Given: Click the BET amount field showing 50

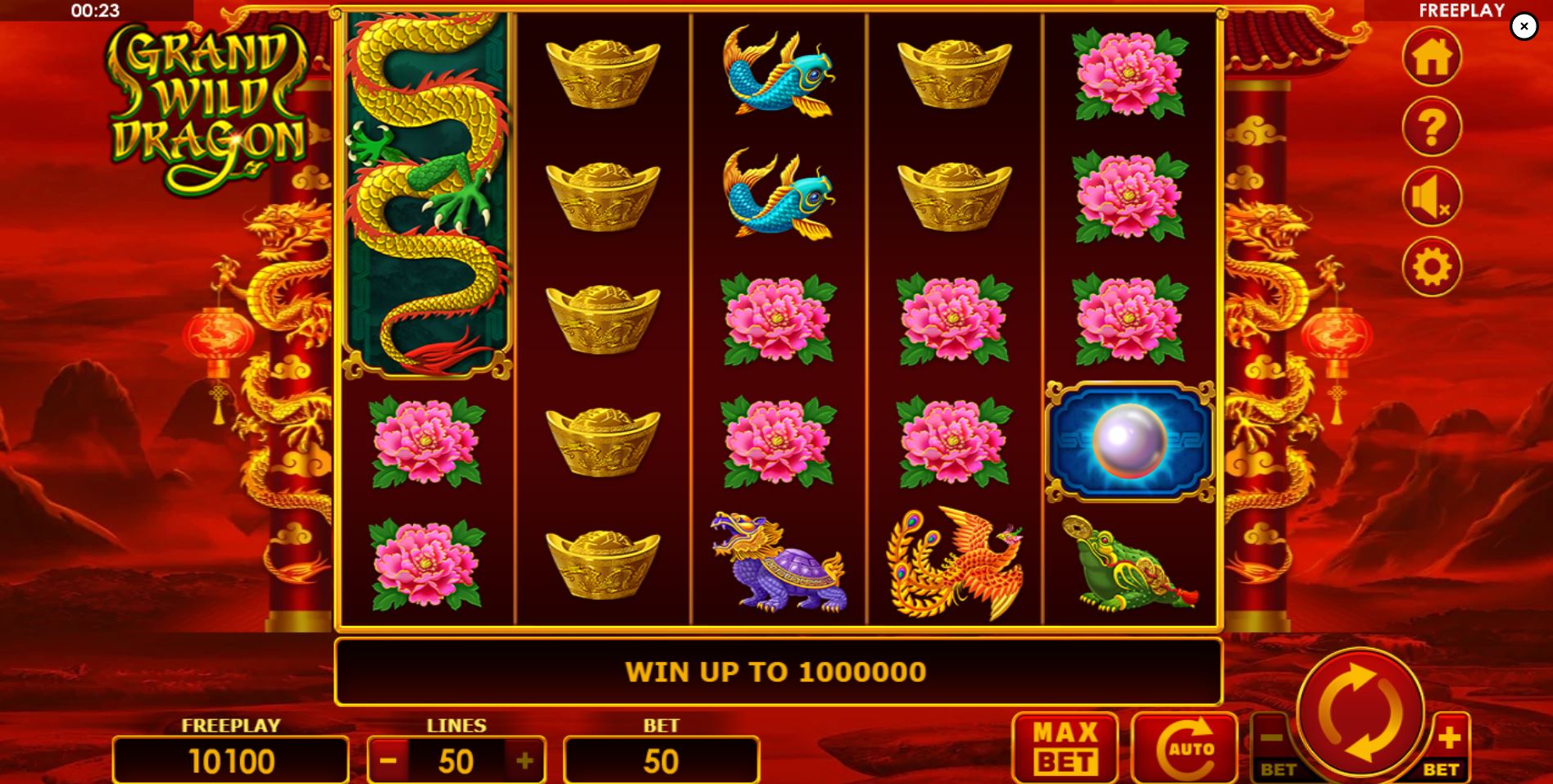Looking at the screenshot, I should [x=661, y=760].
